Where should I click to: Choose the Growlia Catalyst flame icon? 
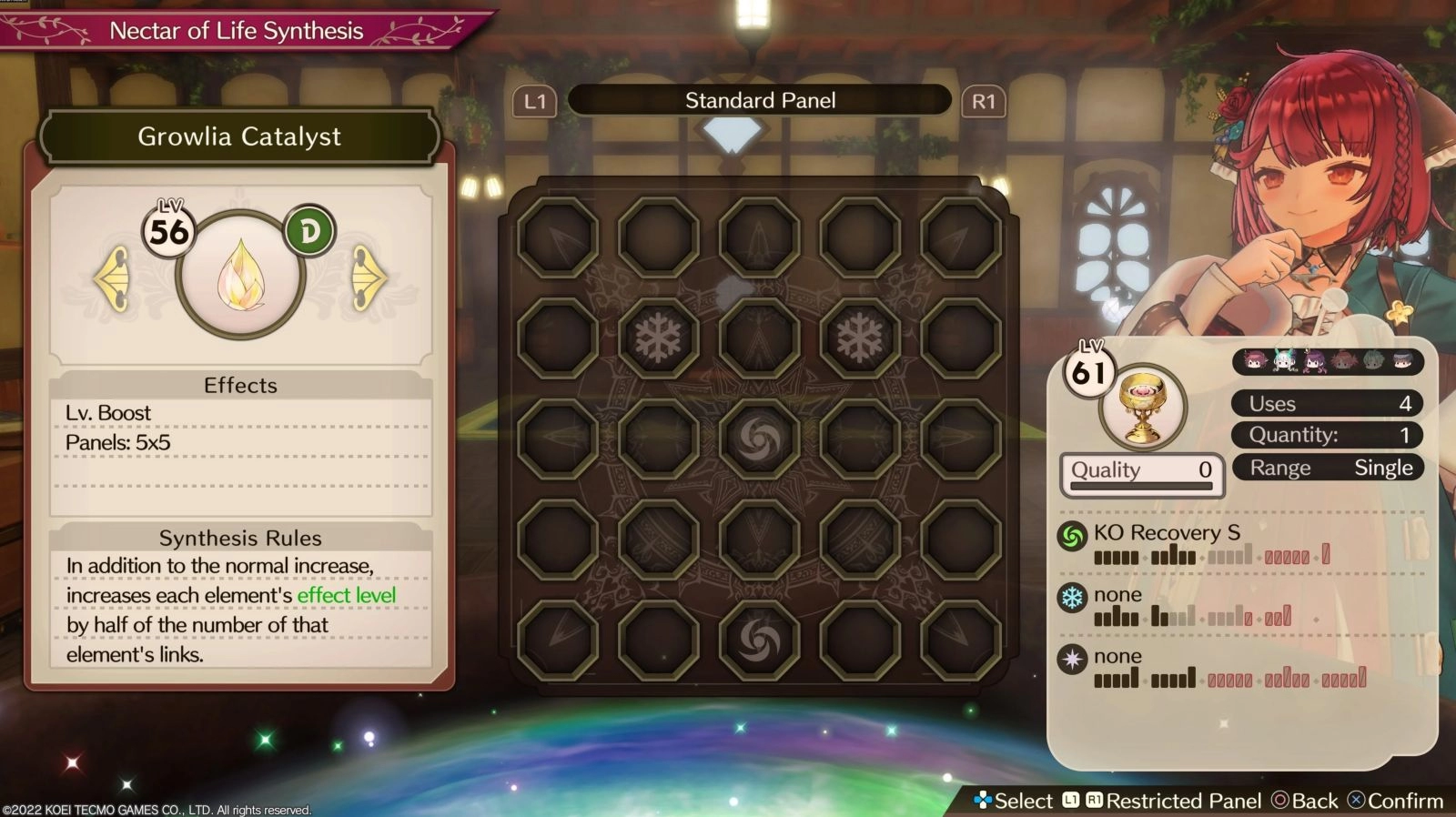pyautogui.click(x=240, y=275)
